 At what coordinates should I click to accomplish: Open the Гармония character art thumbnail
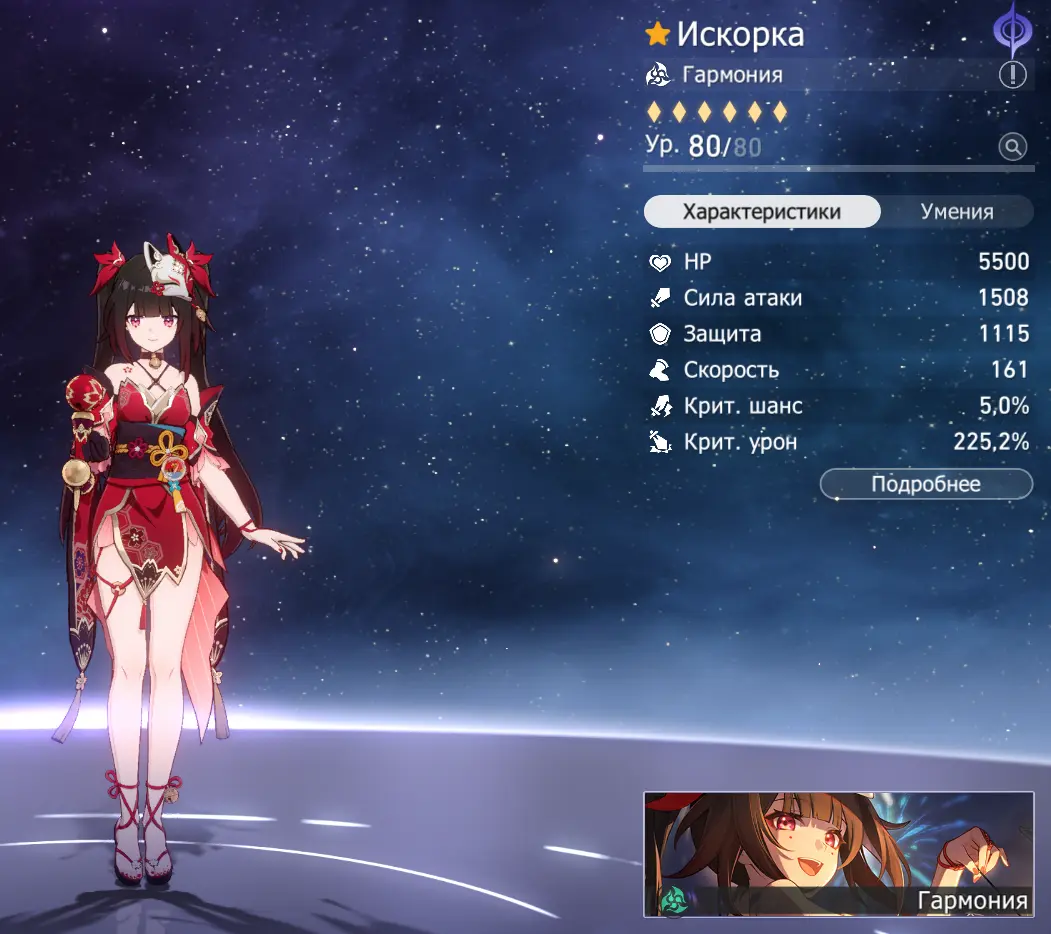coord(838,854)
